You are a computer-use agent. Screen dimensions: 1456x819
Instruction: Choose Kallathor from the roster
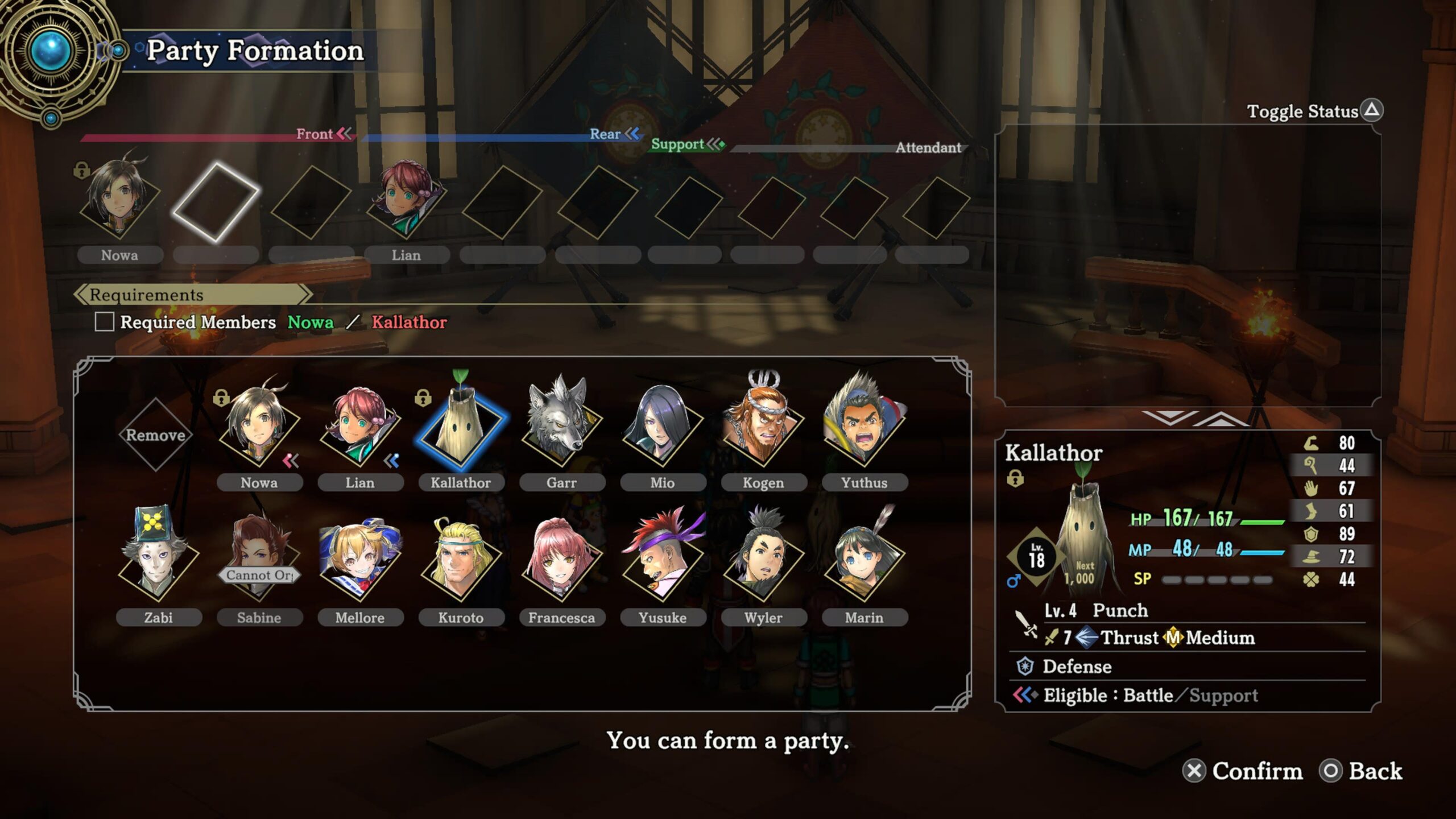coord(460,428)
